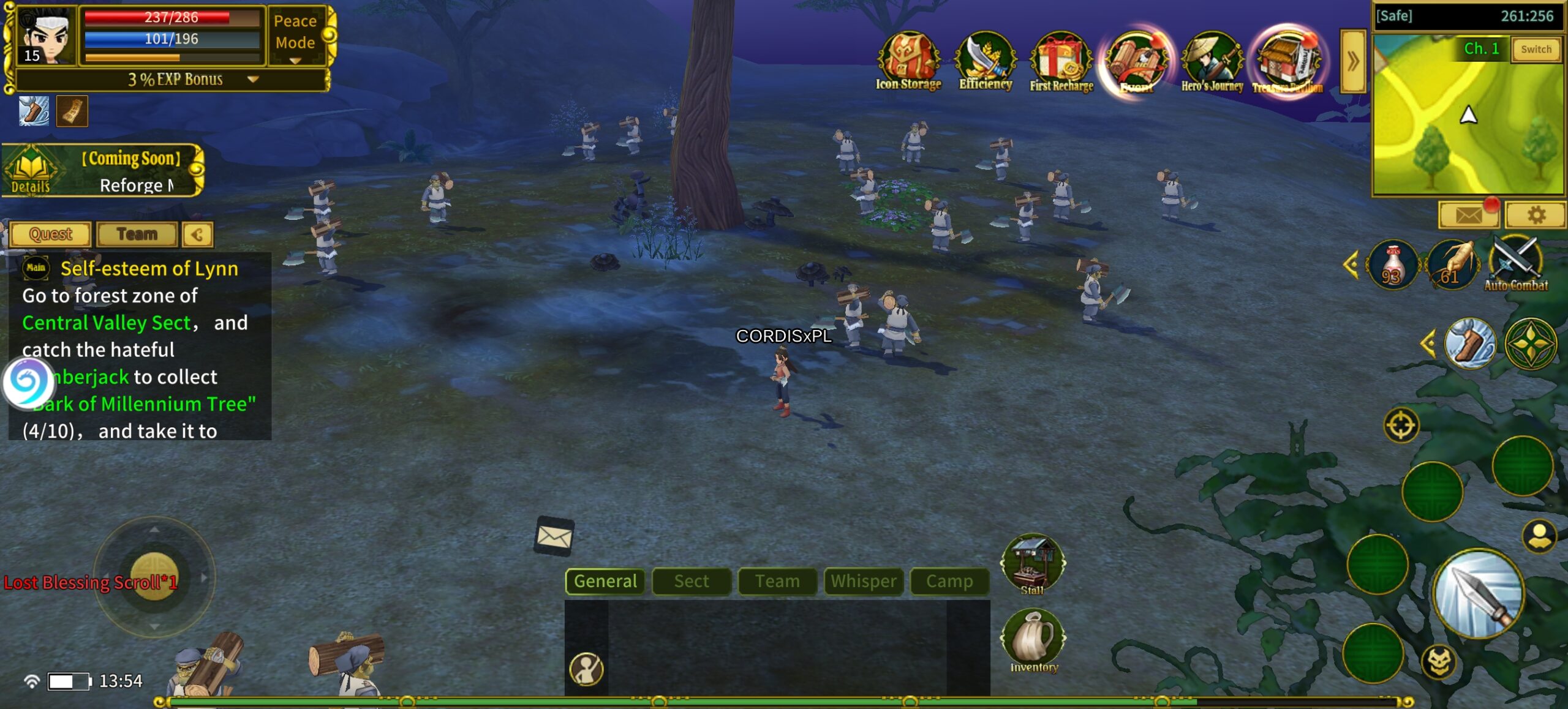
Task: Use the red health potion
Action: (1393, 264)
